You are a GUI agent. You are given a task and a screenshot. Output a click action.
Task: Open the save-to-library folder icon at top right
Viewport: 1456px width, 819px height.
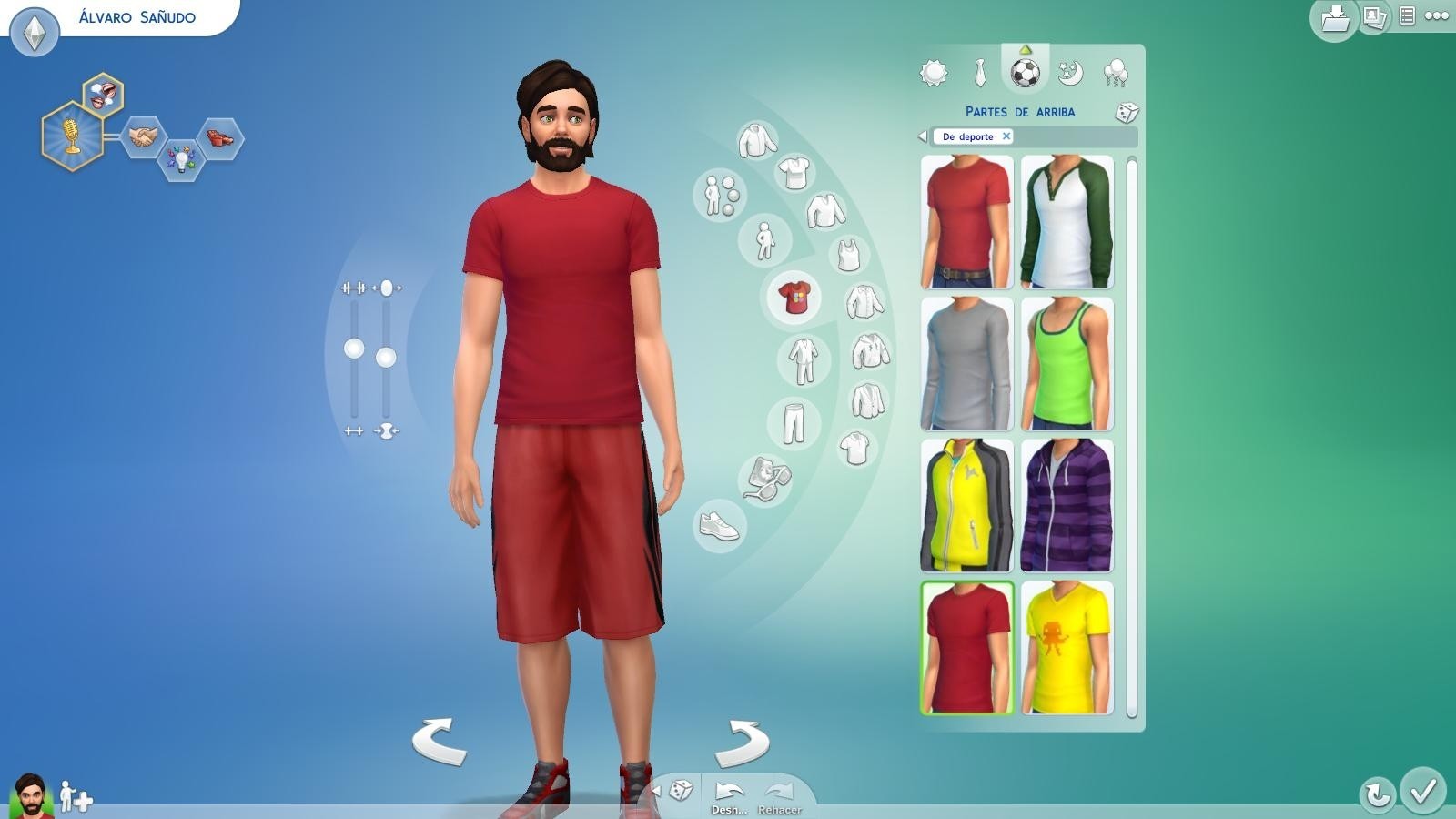(x=1333, y=18)
